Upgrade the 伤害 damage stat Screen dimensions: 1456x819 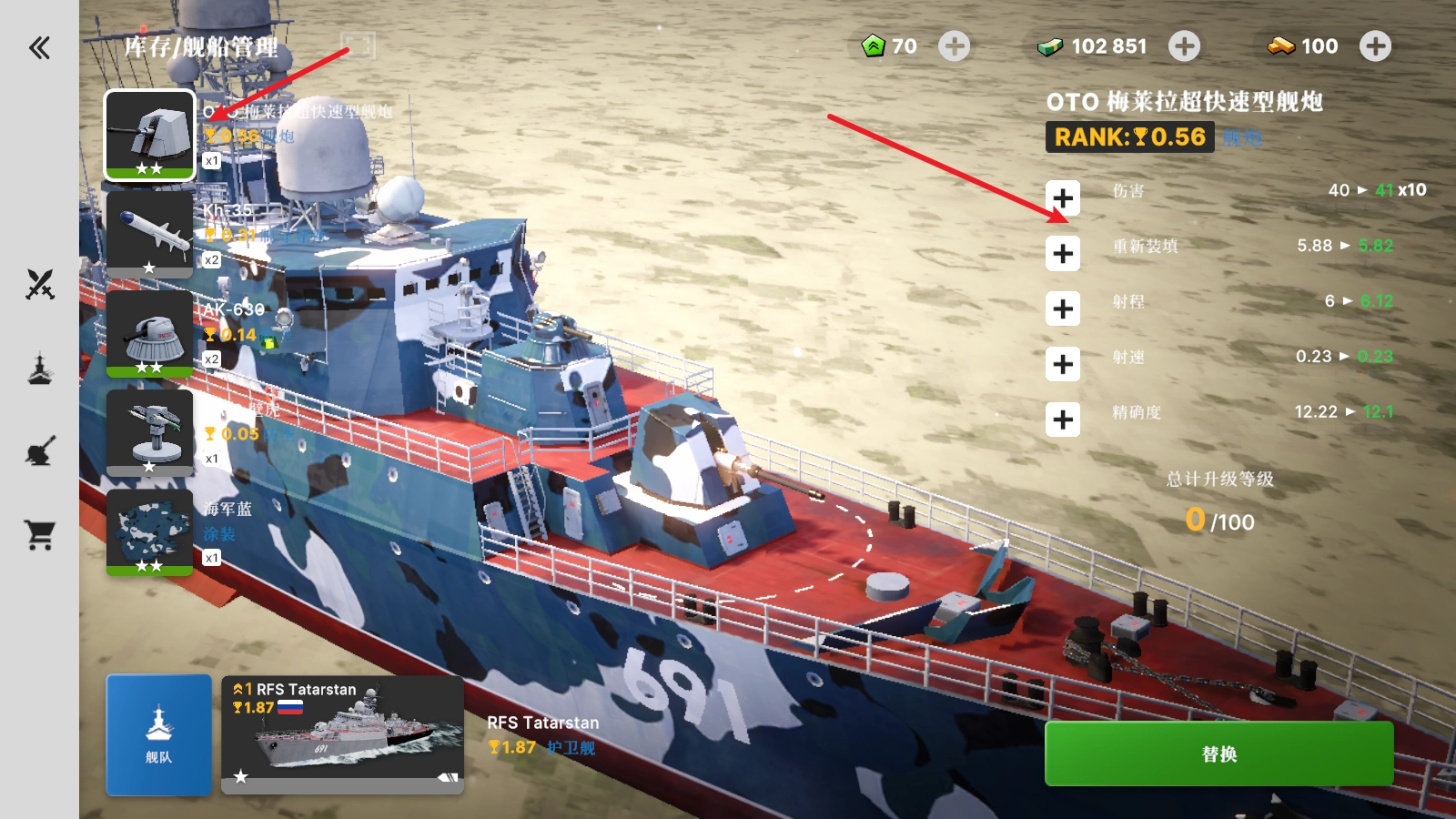point(1062,198)
